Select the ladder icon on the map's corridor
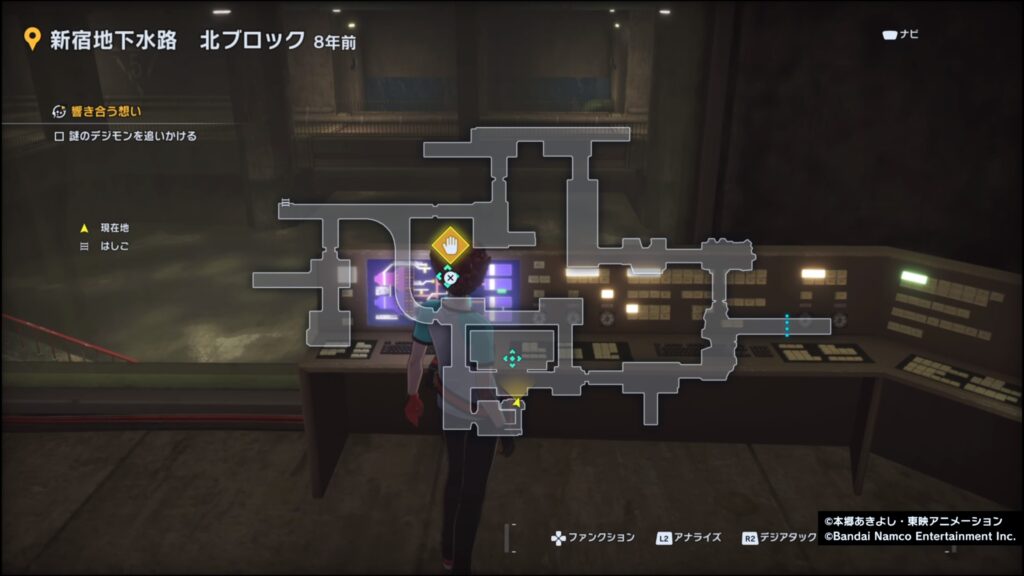 286,203
